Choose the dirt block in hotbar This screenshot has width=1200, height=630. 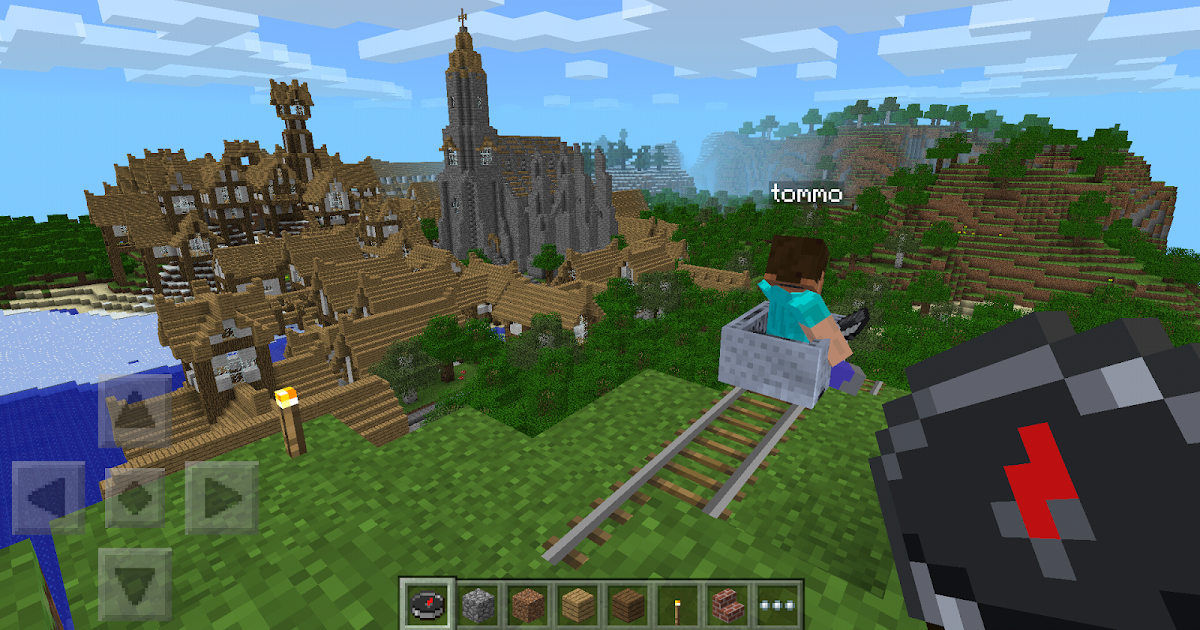[x=527, y=605]
